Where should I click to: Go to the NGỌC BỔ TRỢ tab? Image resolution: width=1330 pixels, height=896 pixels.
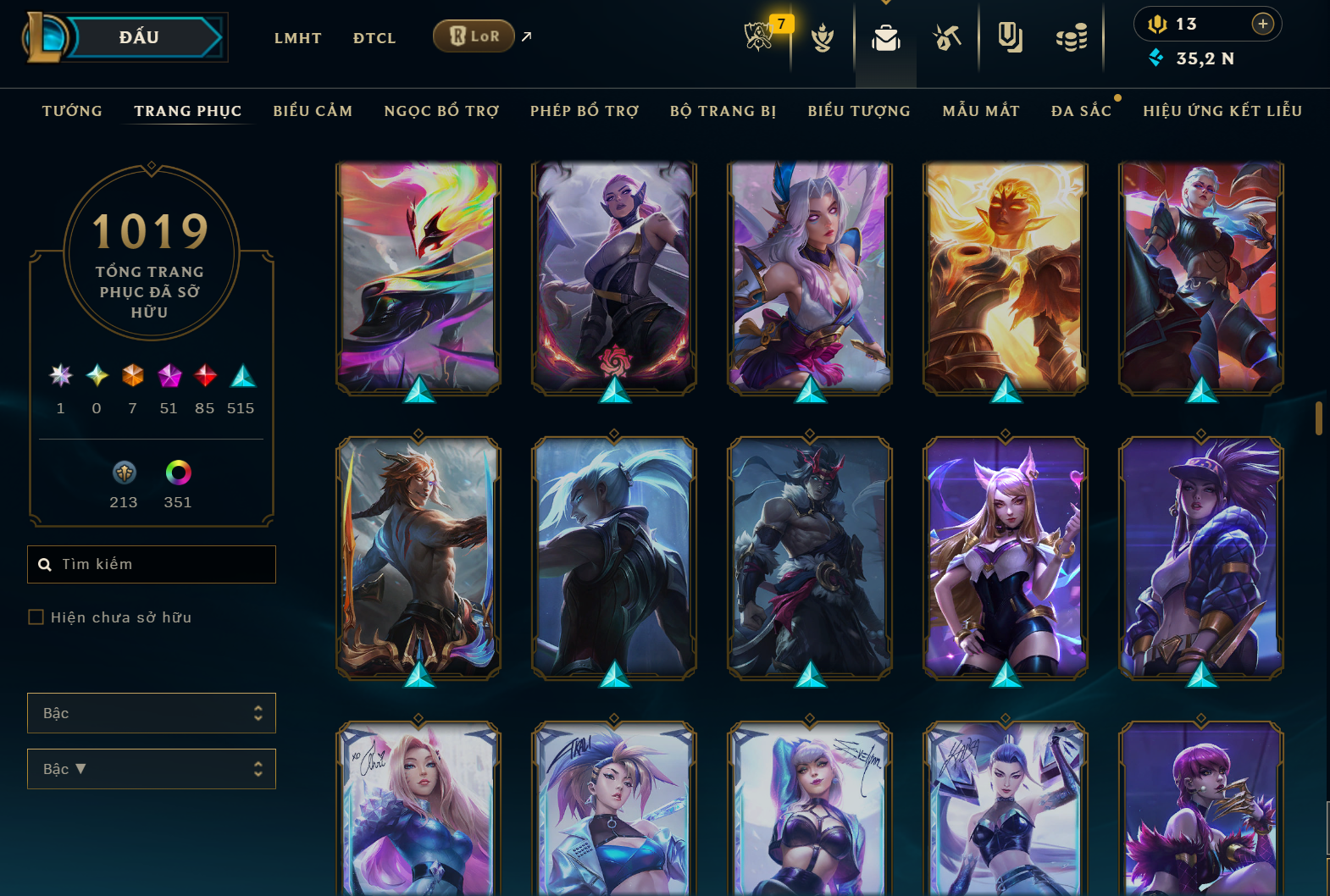coord(441,111)
